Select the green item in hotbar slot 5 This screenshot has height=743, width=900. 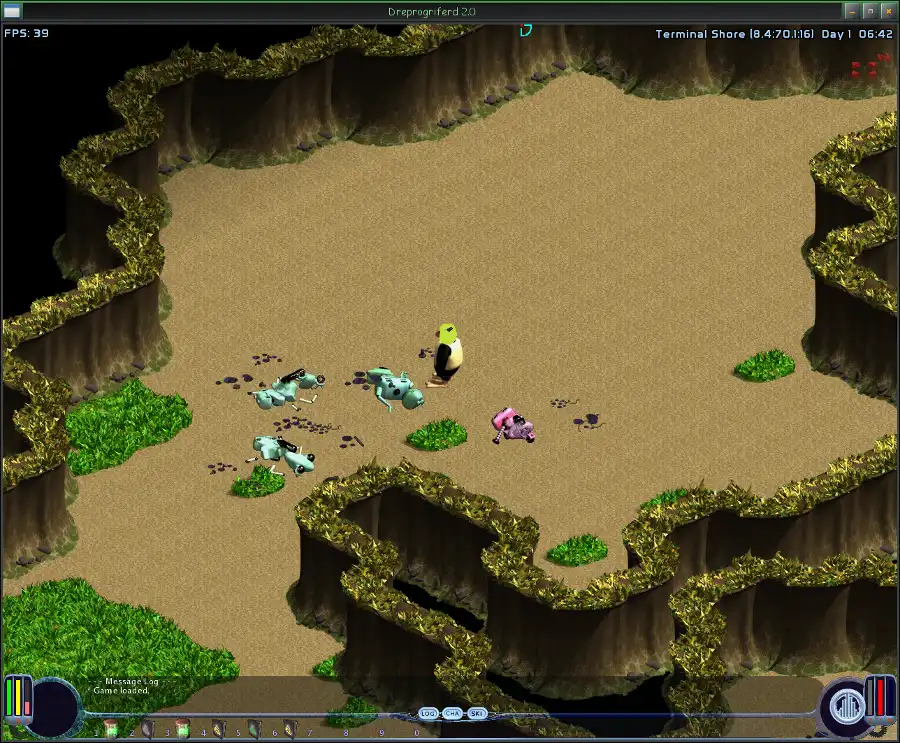coord(254,728)
